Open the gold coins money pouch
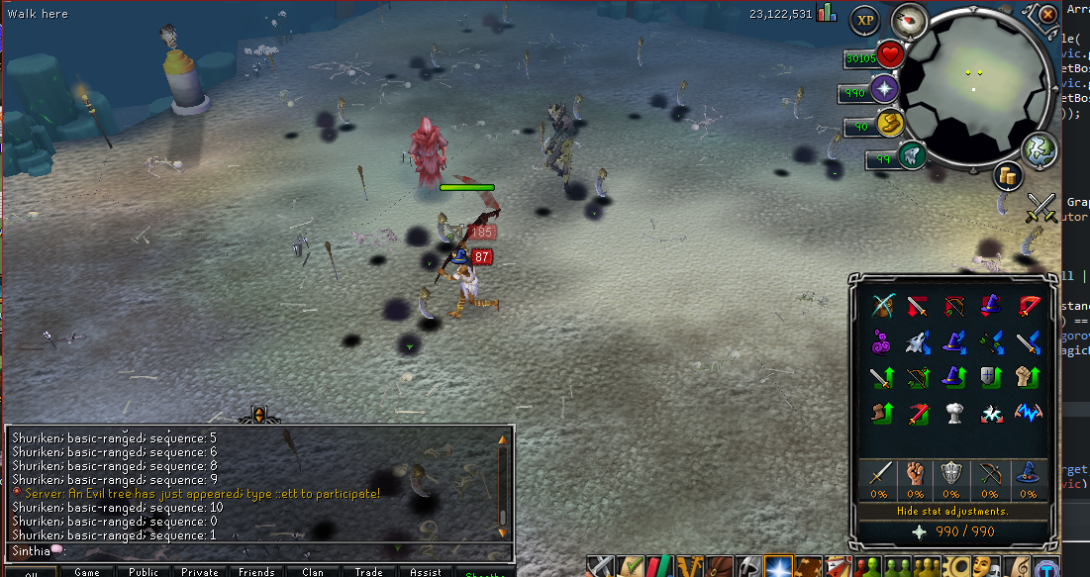The image size is (1090, 577). (x=1007, y=177)
